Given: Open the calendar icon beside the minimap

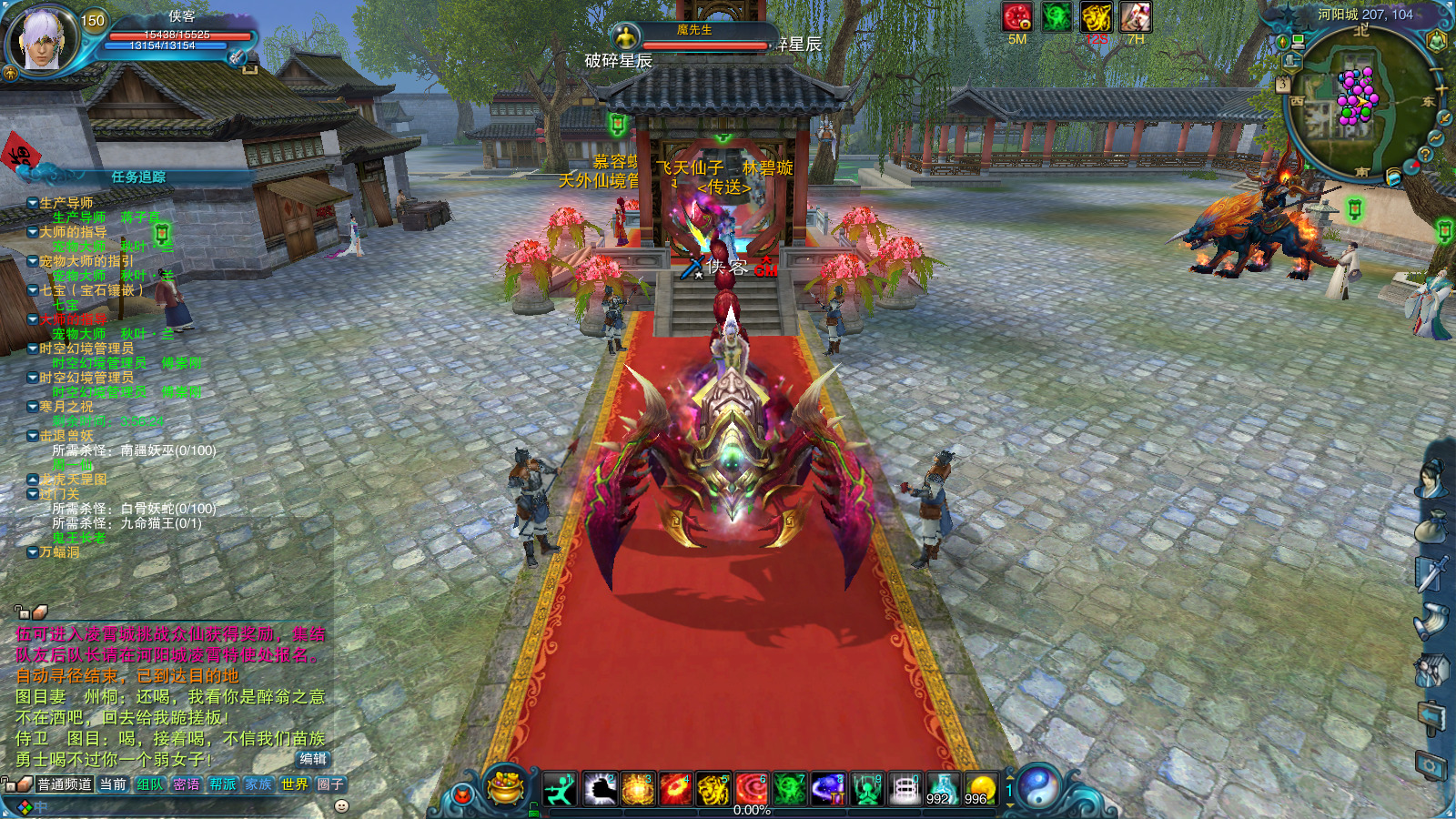Looking at the screenshot, I should click(1283, 84).
